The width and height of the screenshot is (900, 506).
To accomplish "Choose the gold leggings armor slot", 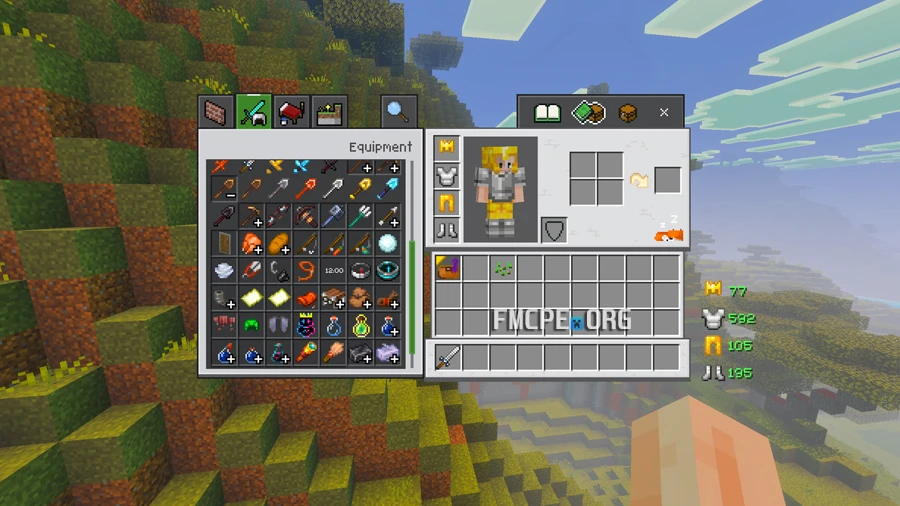I will [446, 204].
